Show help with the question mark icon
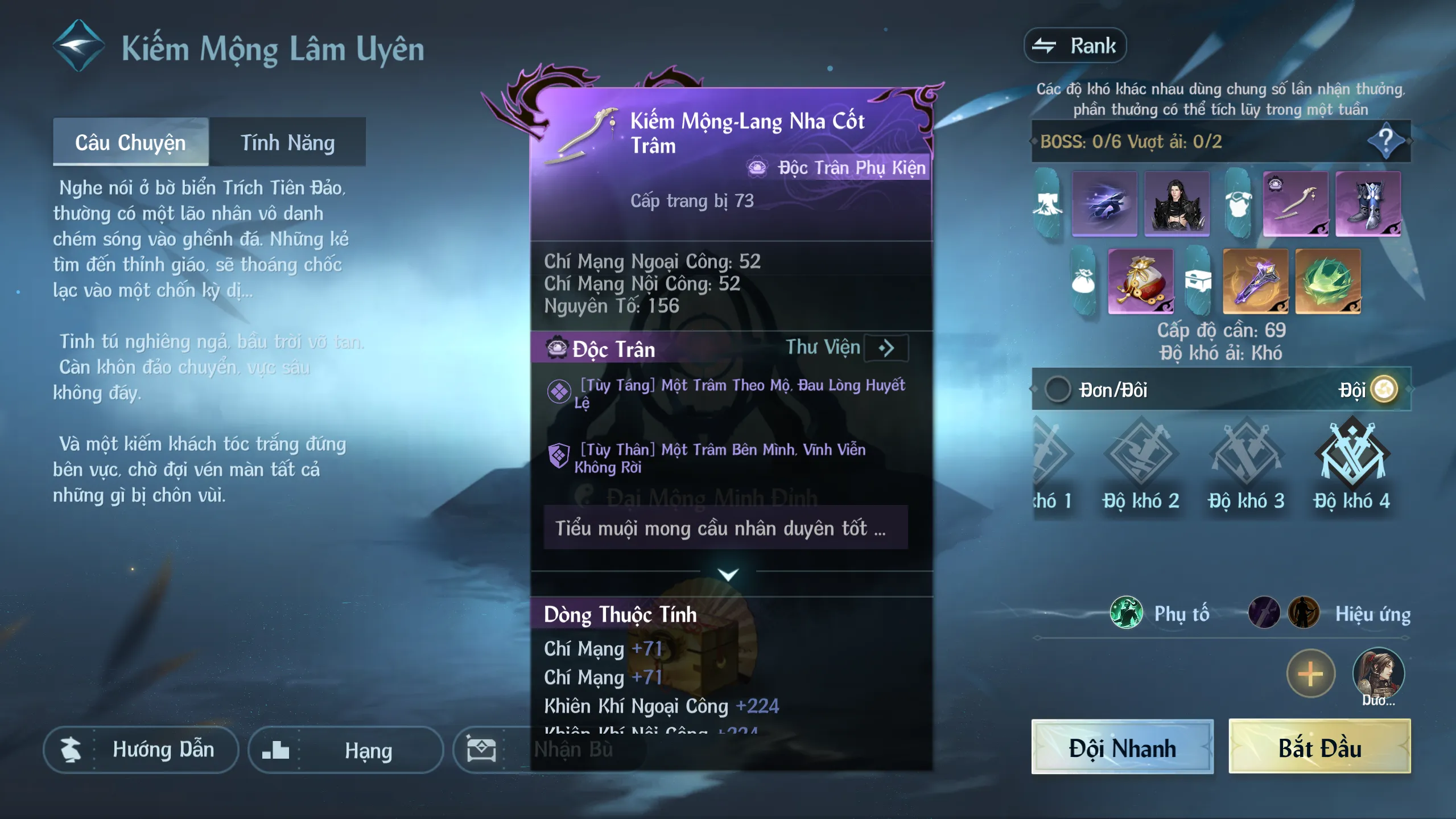 pos(1385,140)
